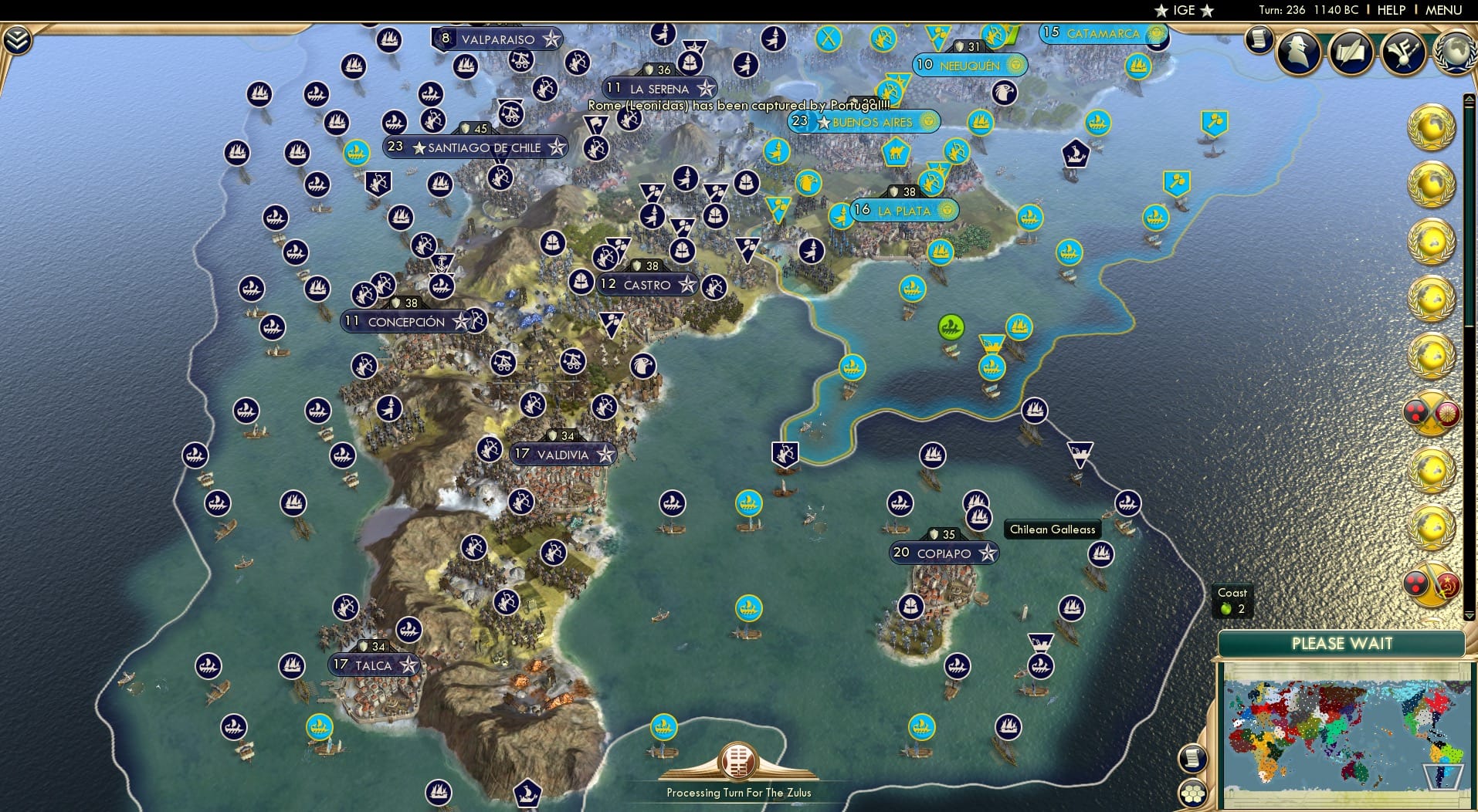
Task: Select the green trade ship icon near La Plata
Action: point(951,327)
